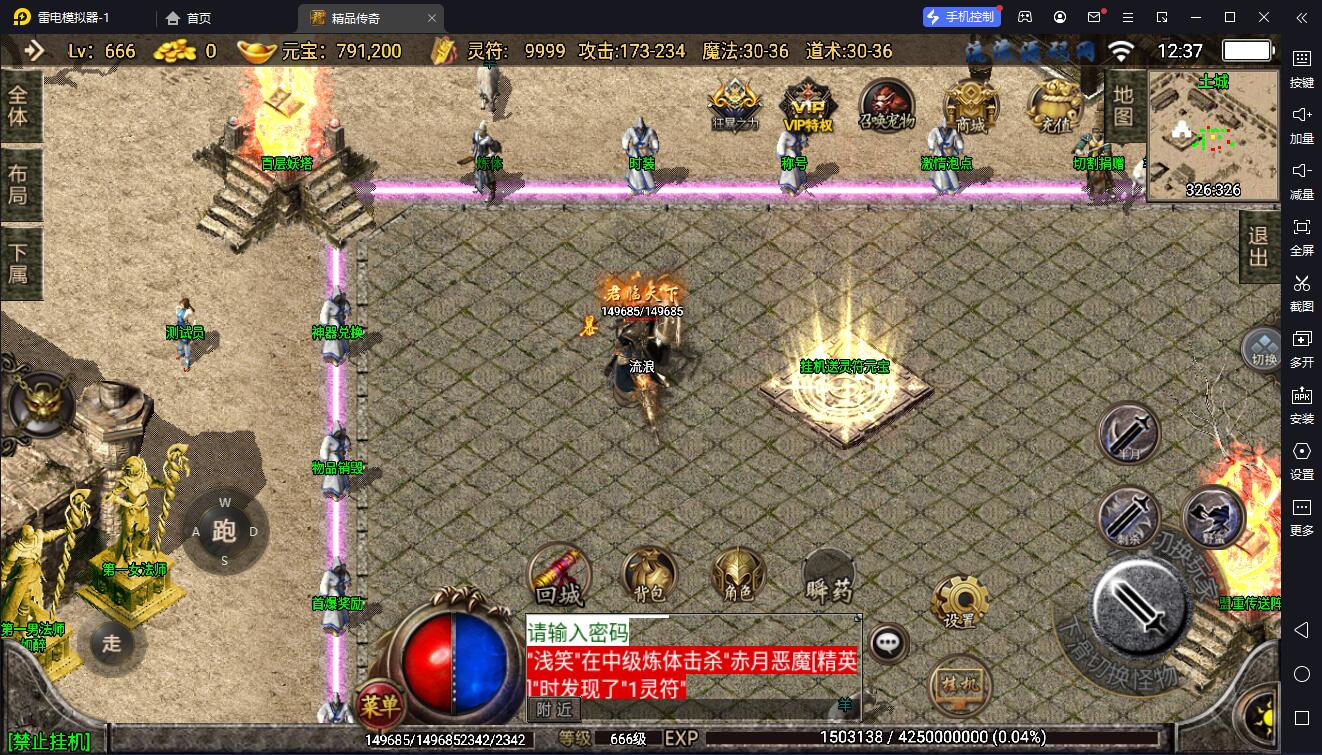Open the 附近 chat channel selector

[x=553, y=710]
